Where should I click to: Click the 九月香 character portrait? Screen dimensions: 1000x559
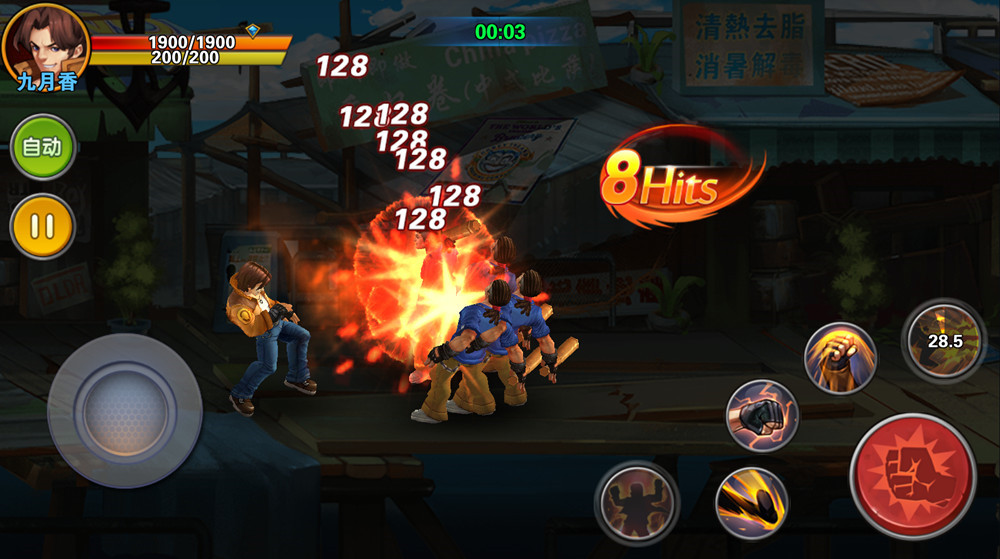point(45,45)
